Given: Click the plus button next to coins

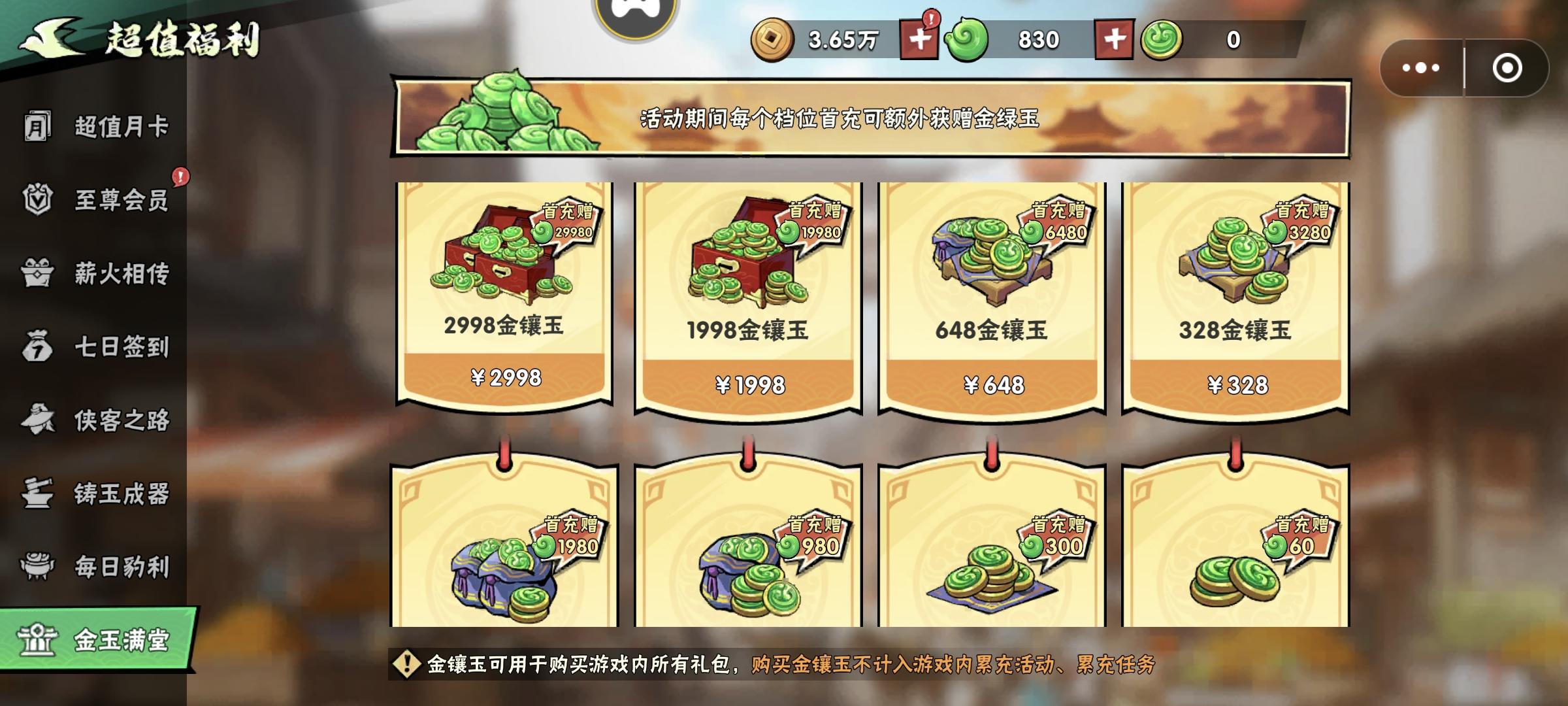Looking at the screenshot, I should [x=921, y=38].
